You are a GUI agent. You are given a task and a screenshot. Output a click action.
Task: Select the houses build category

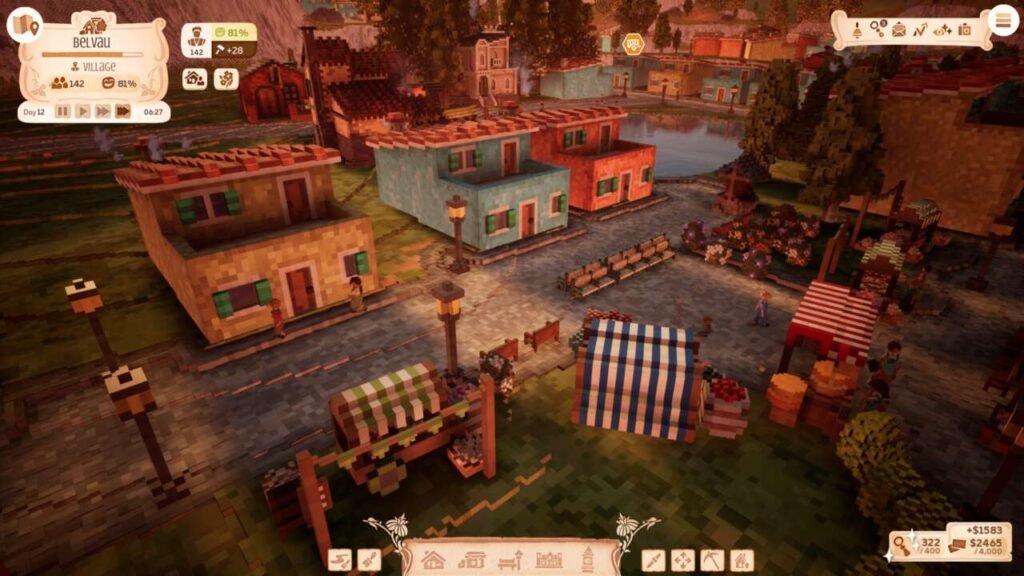pos(433,560)
